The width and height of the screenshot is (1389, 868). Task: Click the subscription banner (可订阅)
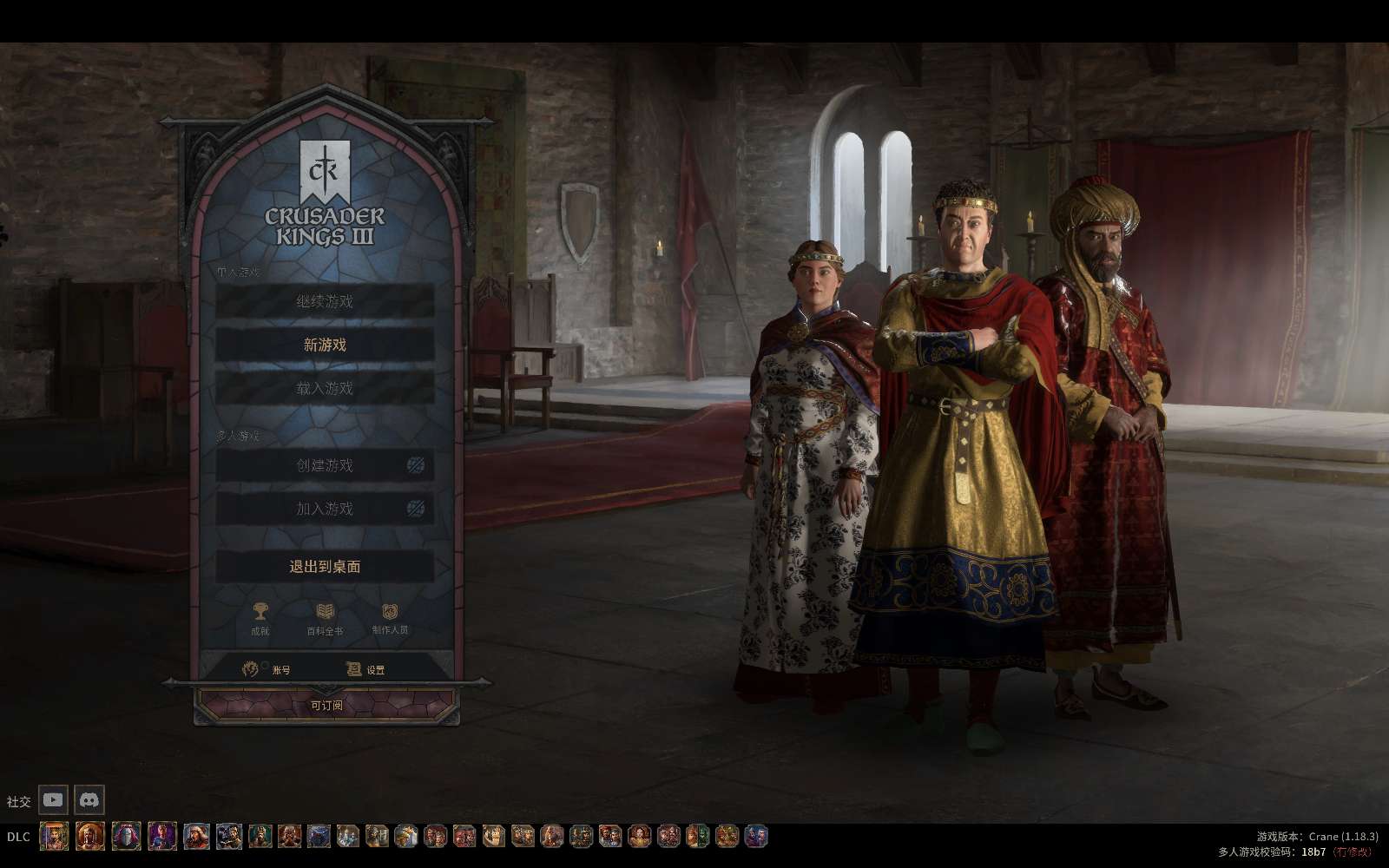326,706
